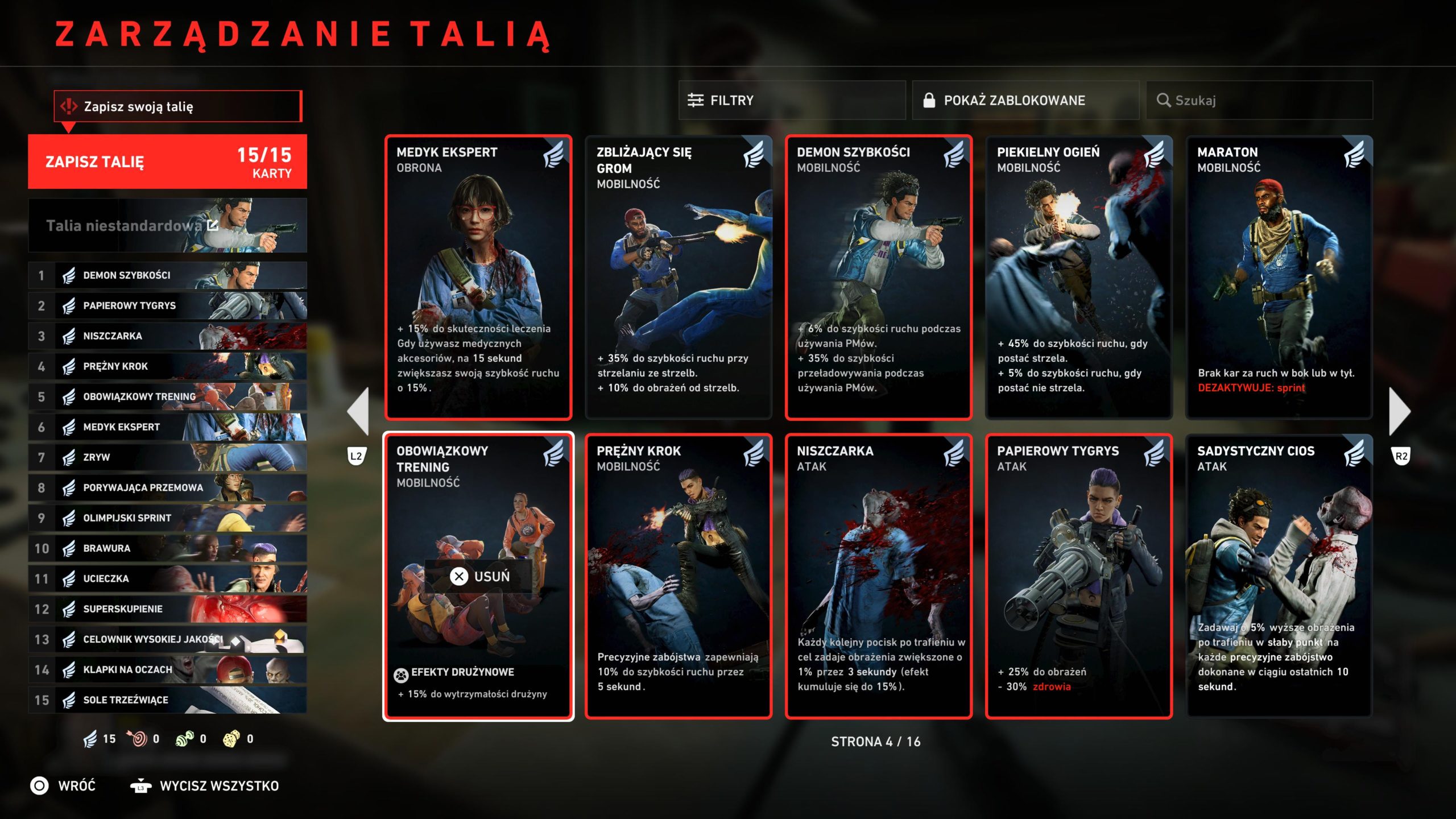This screenshot has height=819, width=1456.
Task: Select Sole trzeźwiące deck entry
Action: (x=167, y=700)
